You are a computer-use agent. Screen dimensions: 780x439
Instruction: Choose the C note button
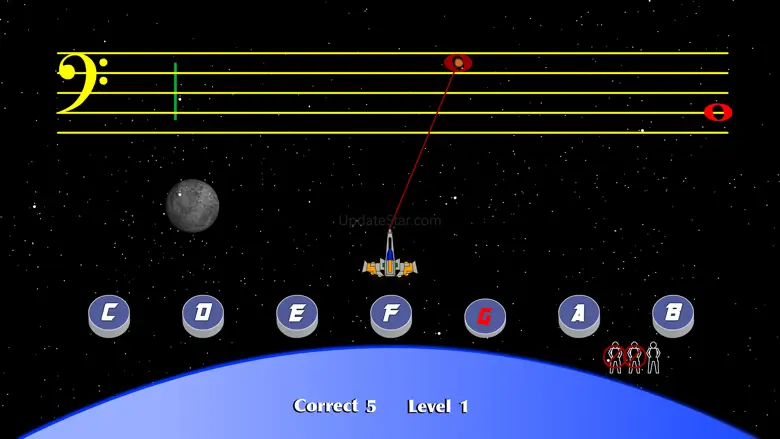point(109,313)
